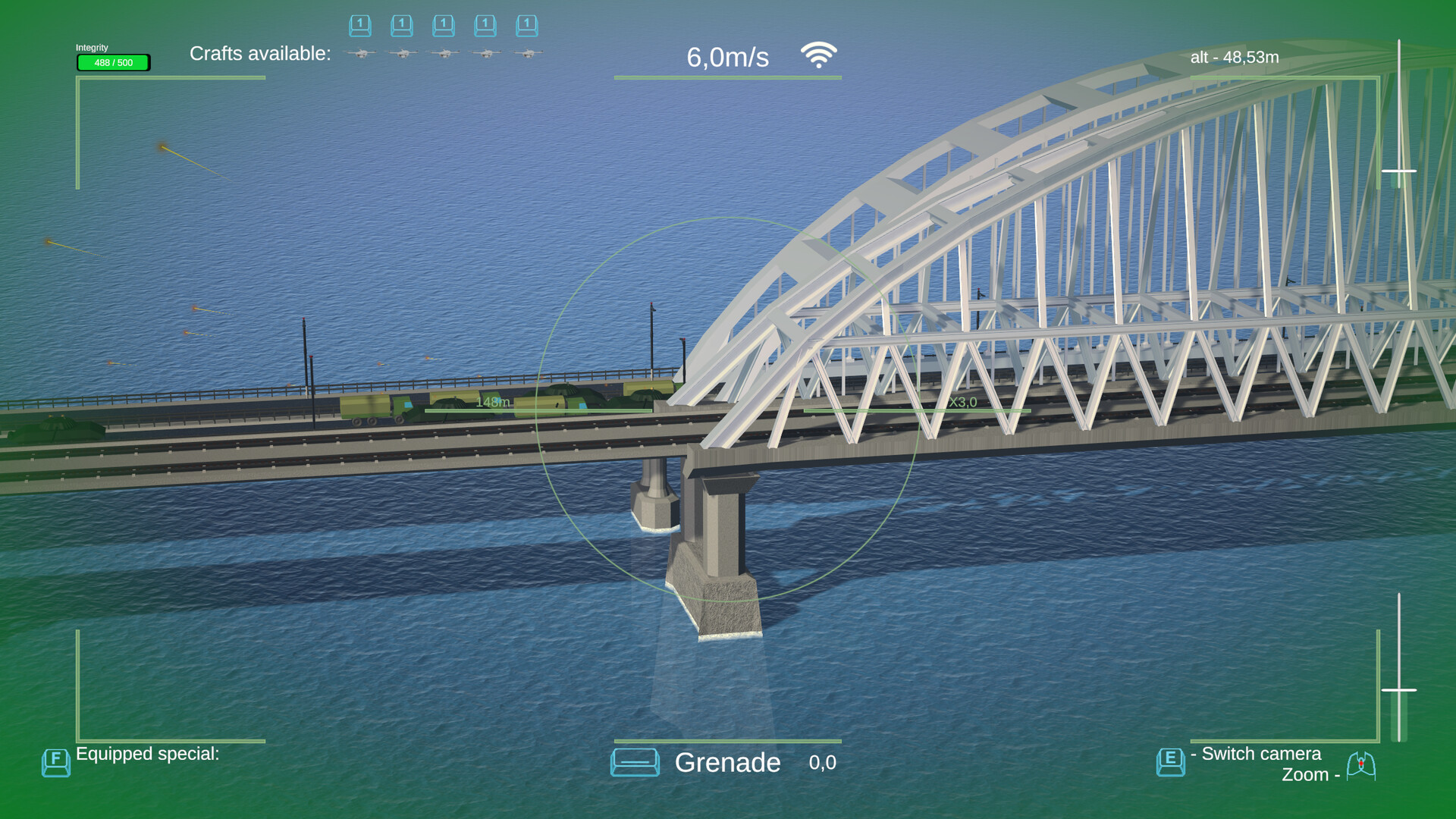This screenshot has height=819, width=1456.
Task: Select the fifth drone under Crafts available
Action: 527,54
